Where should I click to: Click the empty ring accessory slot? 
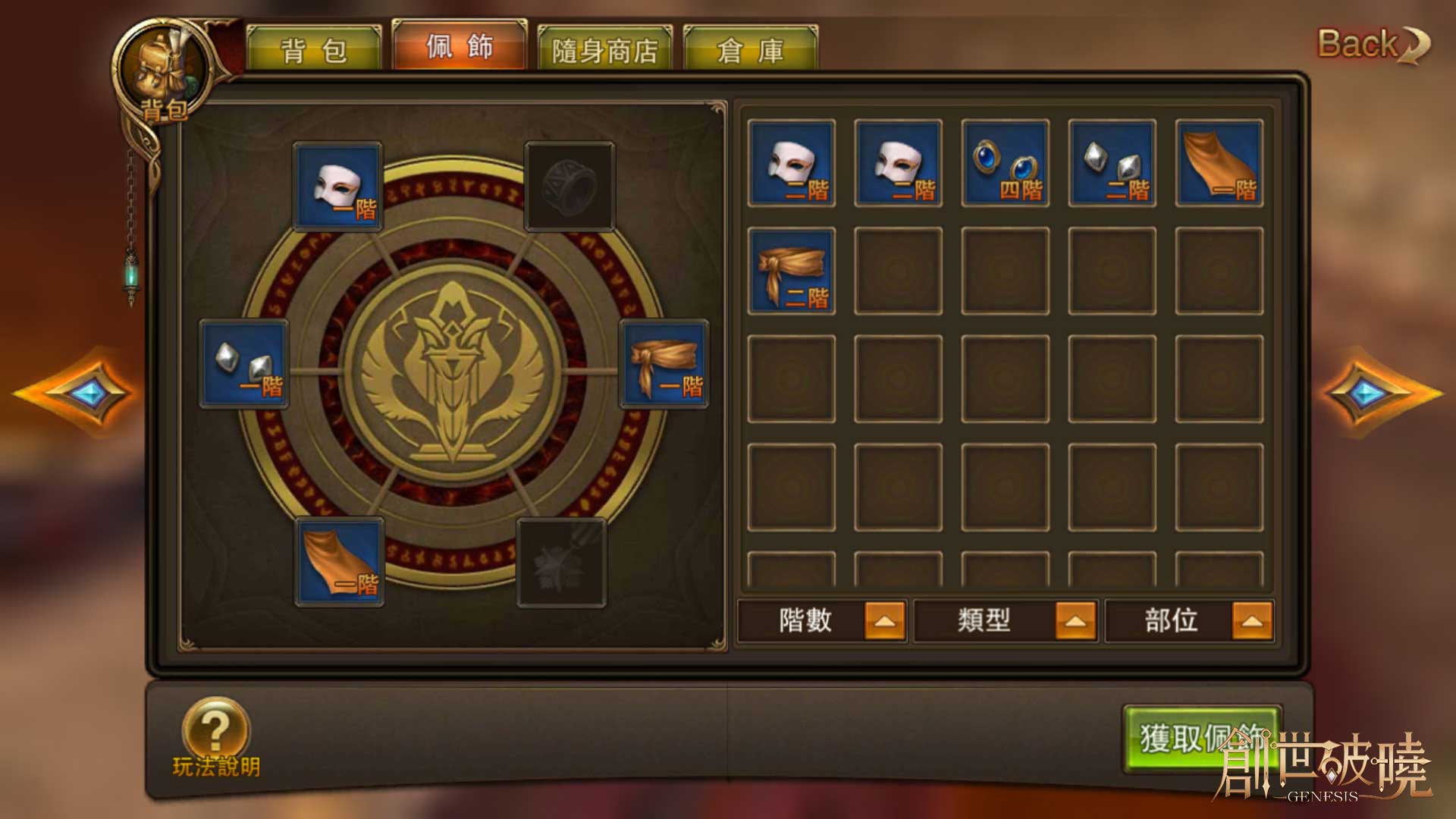(x=569, y=187)
